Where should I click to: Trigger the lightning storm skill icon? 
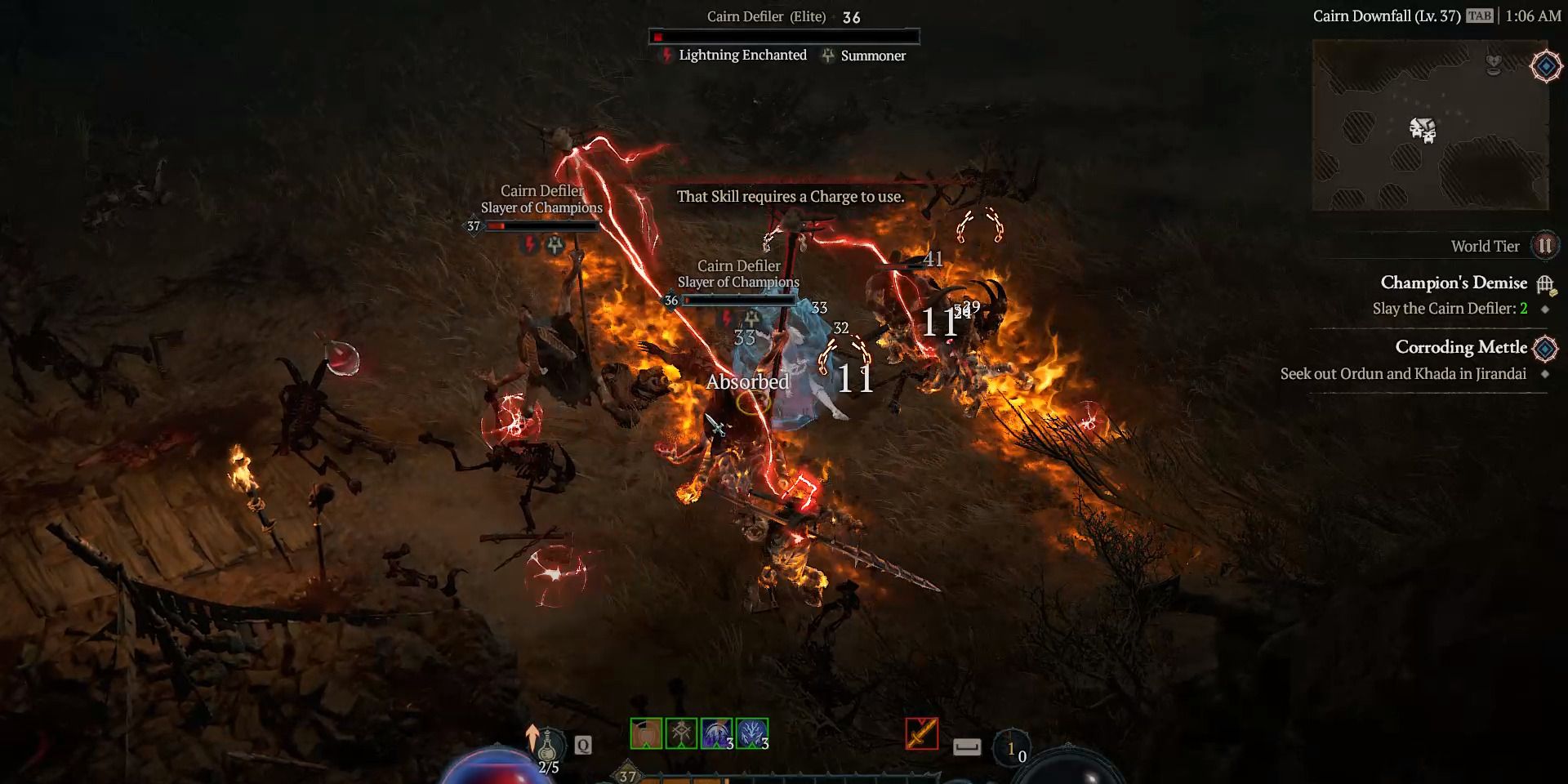pyautogui.click(x=750, y=733)
